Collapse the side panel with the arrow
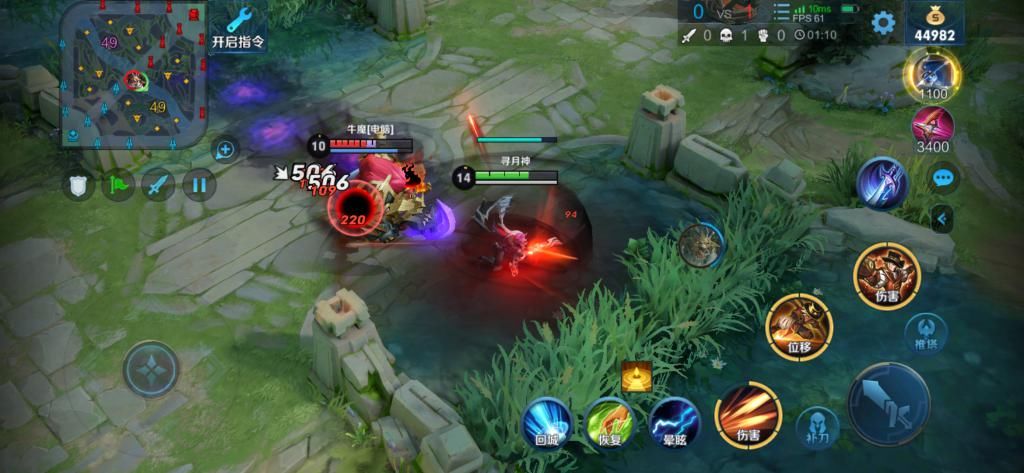 (x=942, y=219)
